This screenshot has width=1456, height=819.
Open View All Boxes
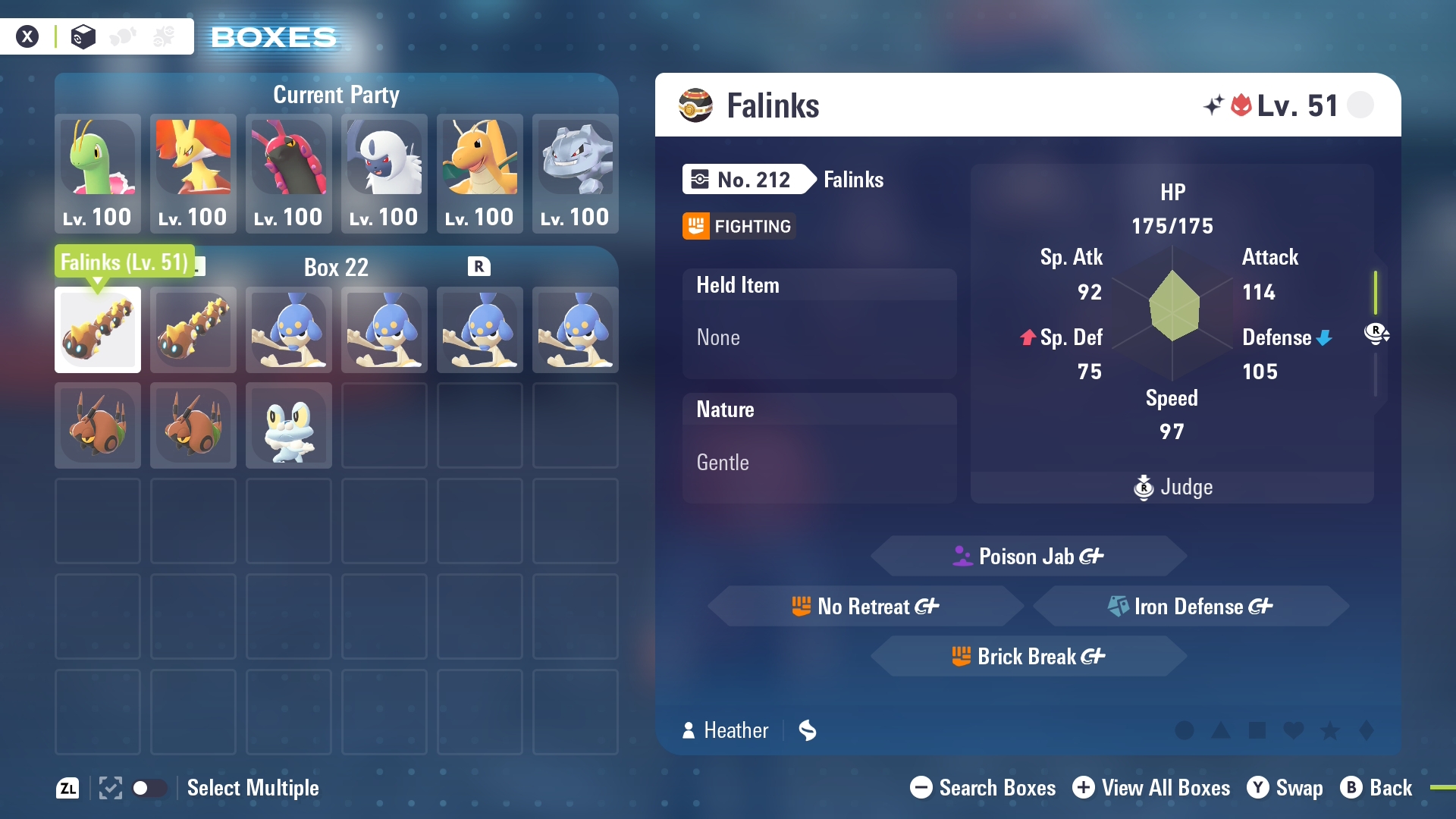pos(1151,788)
